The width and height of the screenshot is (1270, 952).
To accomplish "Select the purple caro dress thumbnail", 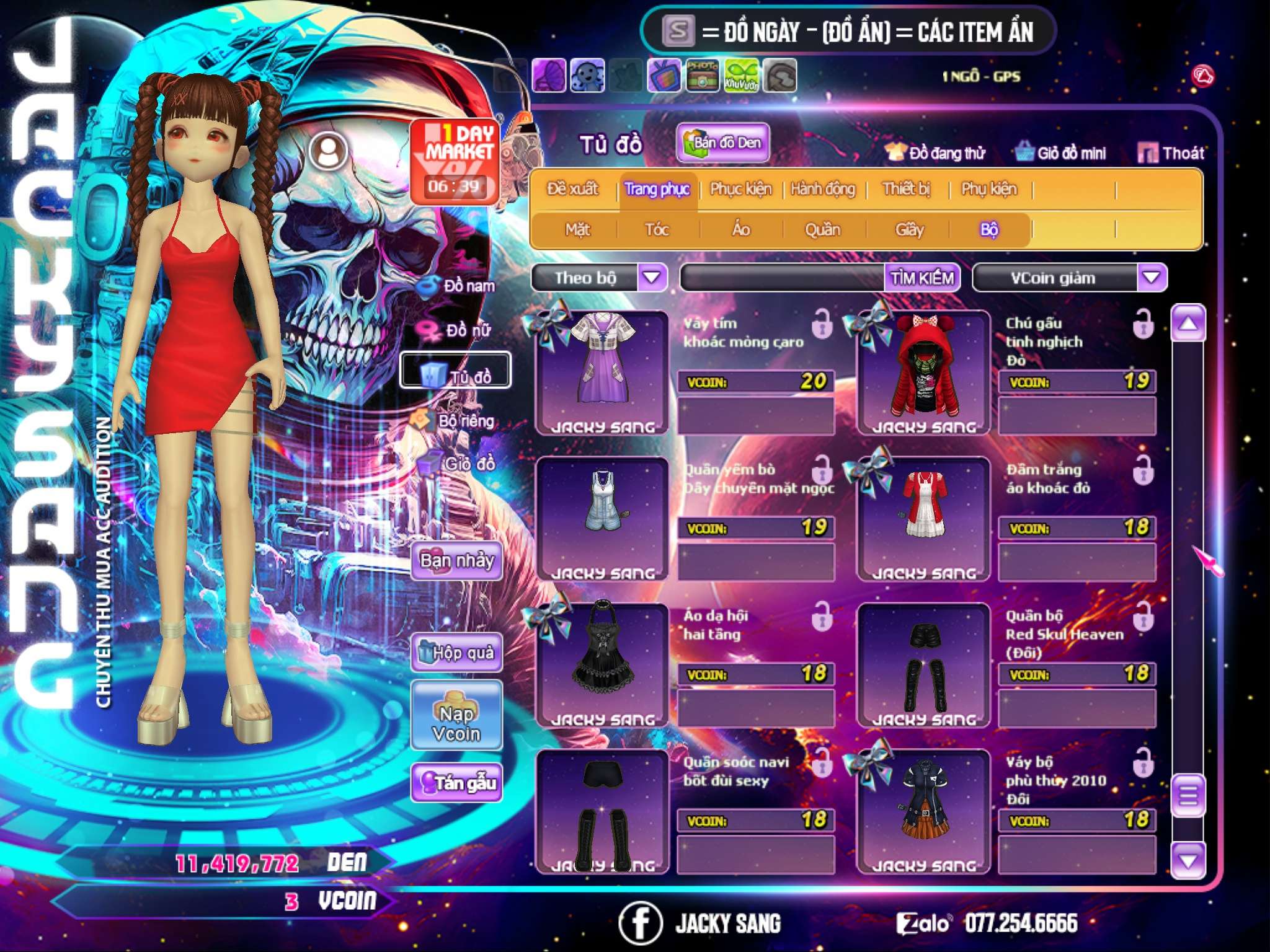I will [x=602, y=372].
